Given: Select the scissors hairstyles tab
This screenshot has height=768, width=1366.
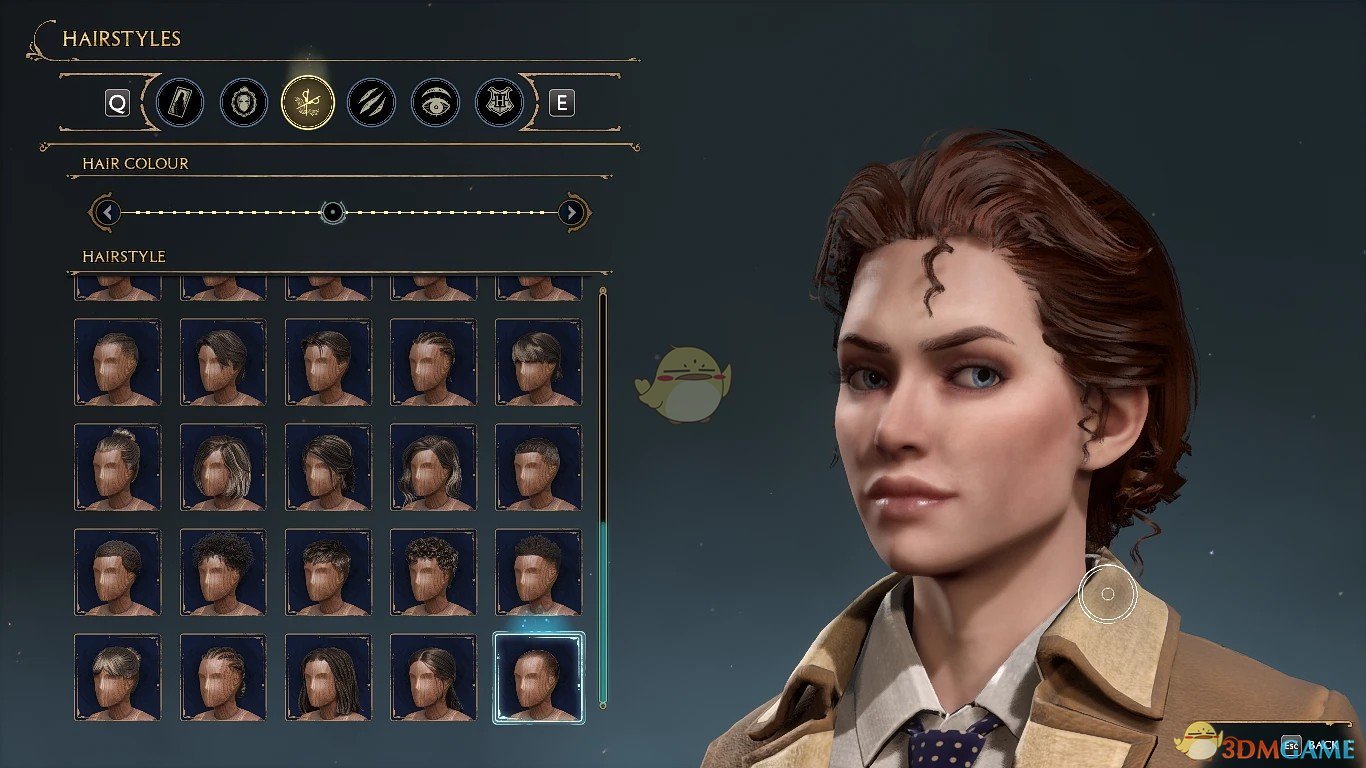Looking at the screenshot, I should click(308, 103).
